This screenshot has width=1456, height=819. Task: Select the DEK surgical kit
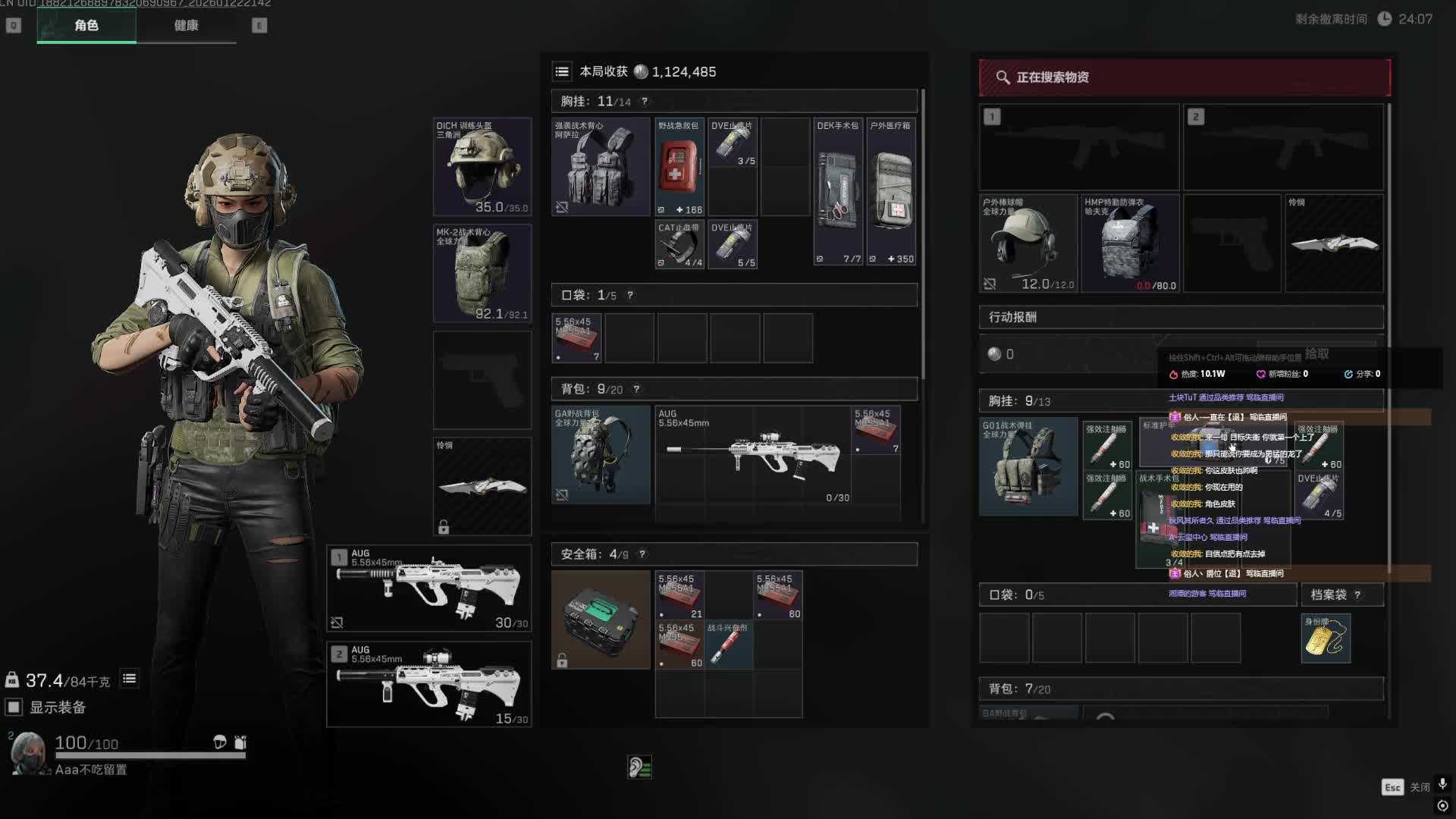coord(838,191)
